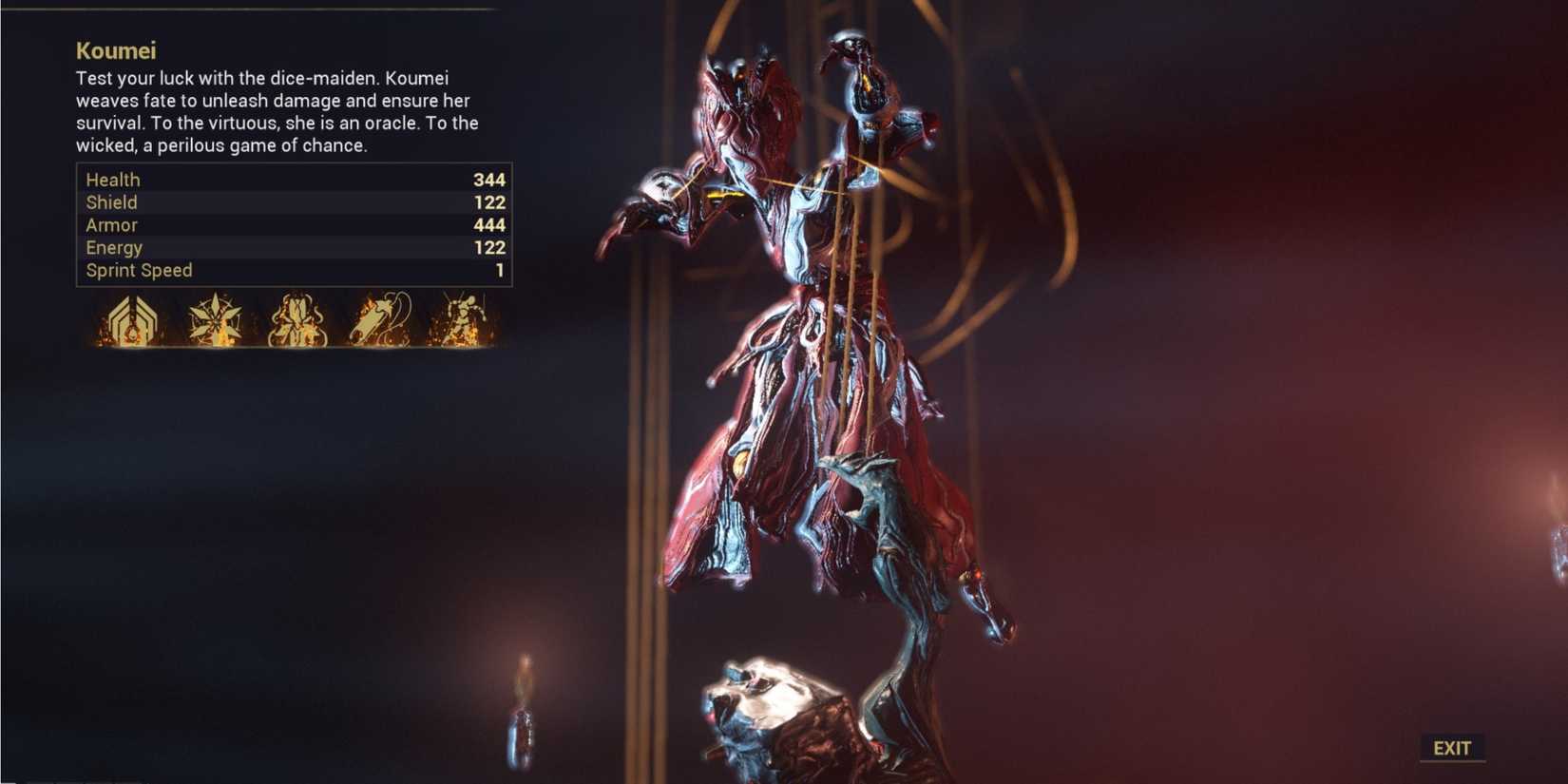This screenshot has height=784, width=1568.
Task: Click the Energy stat row
Action: click(285, 247)
